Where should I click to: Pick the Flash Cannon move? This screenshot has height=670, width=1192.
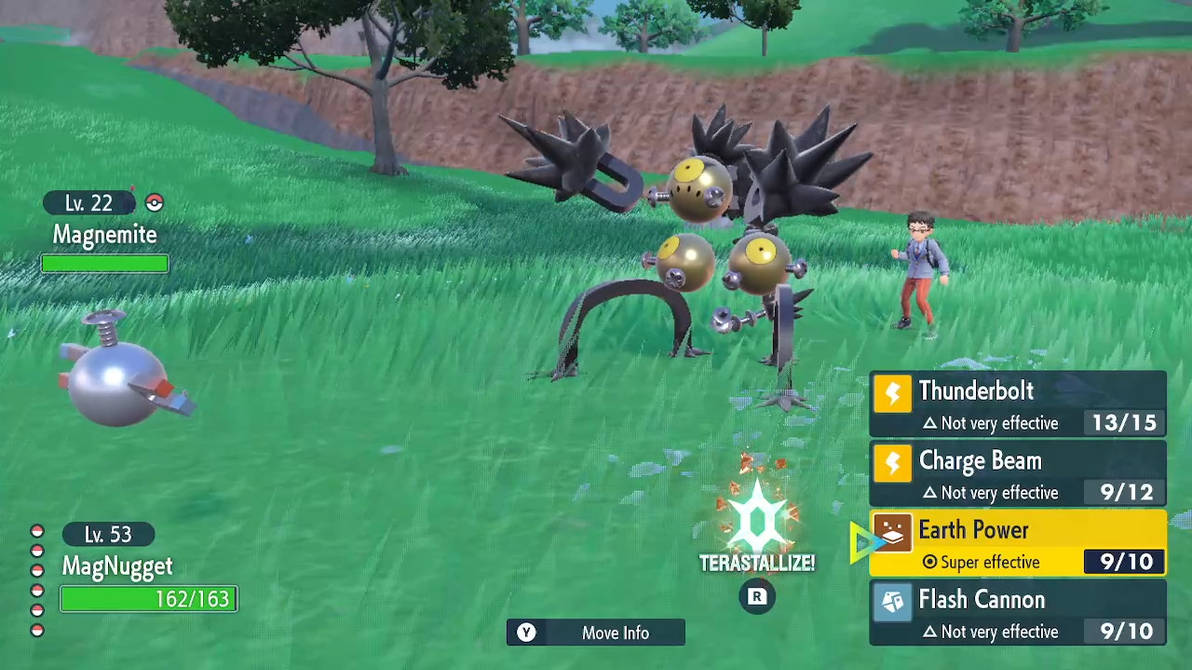(x=1017, y=613)
